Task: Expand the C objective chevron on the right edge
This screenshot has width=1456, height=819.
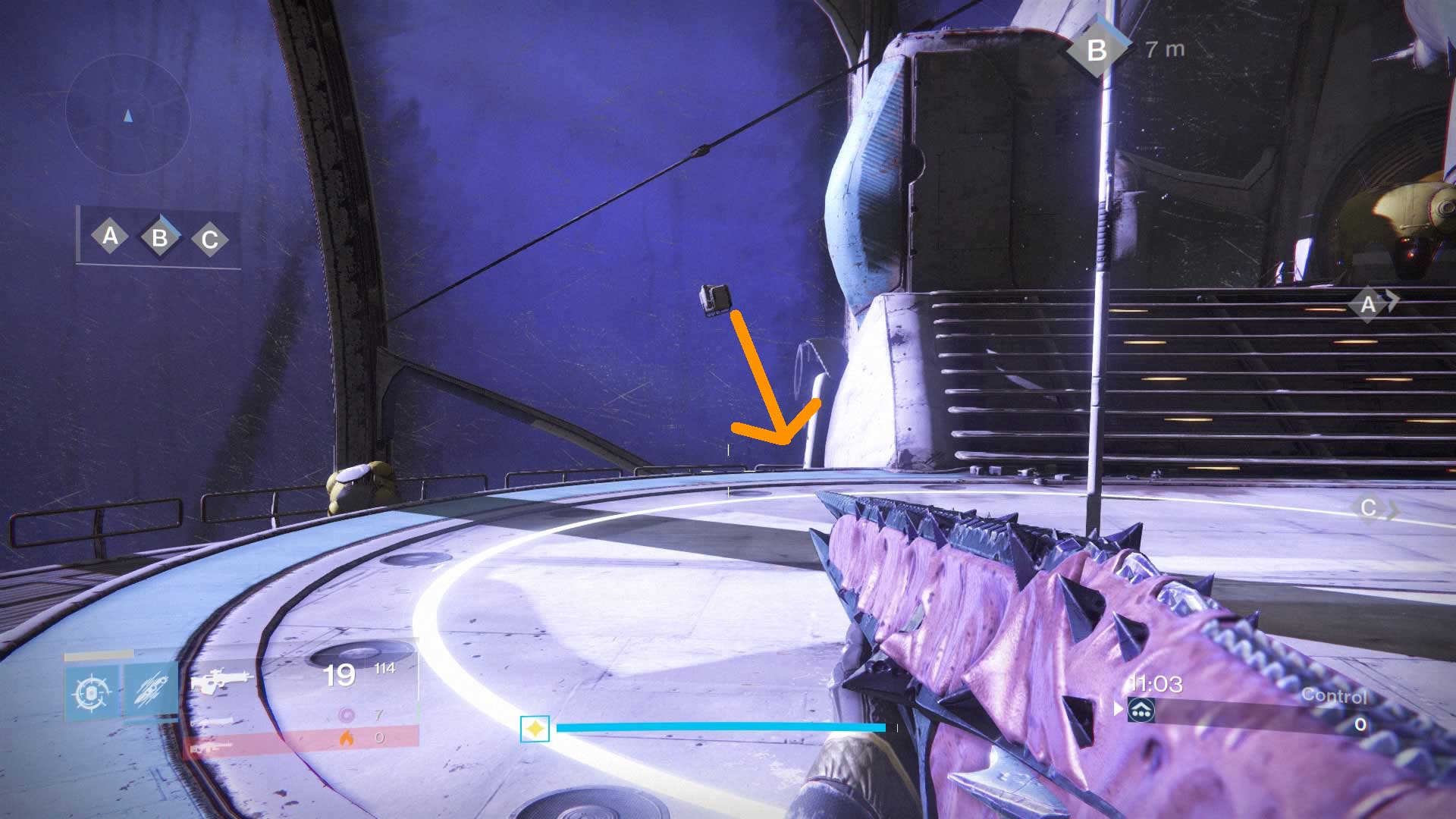Action: click(x=1372, y=510)
